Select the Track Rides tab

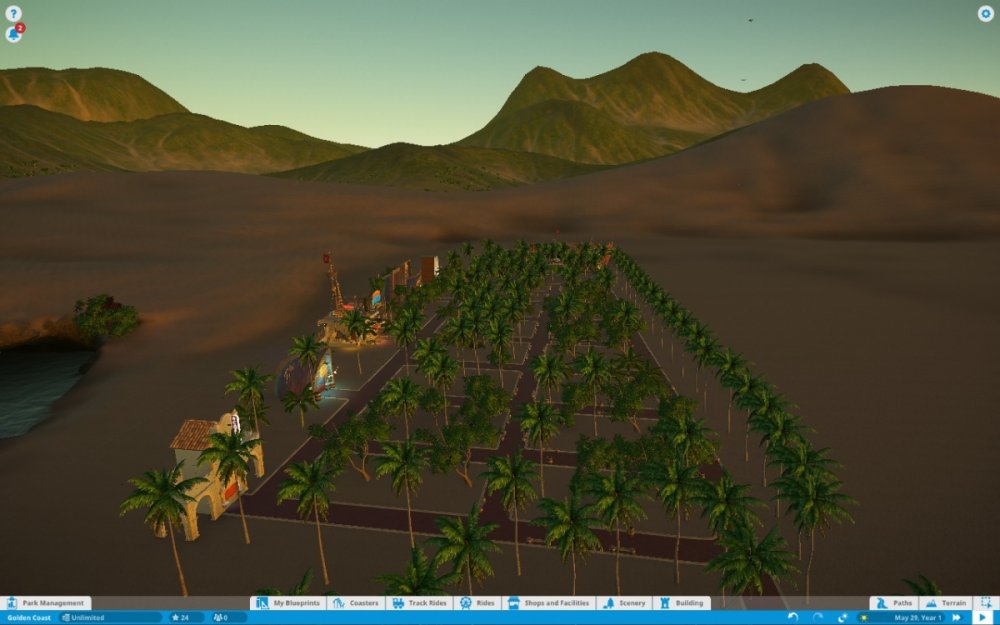pos(420,603)
